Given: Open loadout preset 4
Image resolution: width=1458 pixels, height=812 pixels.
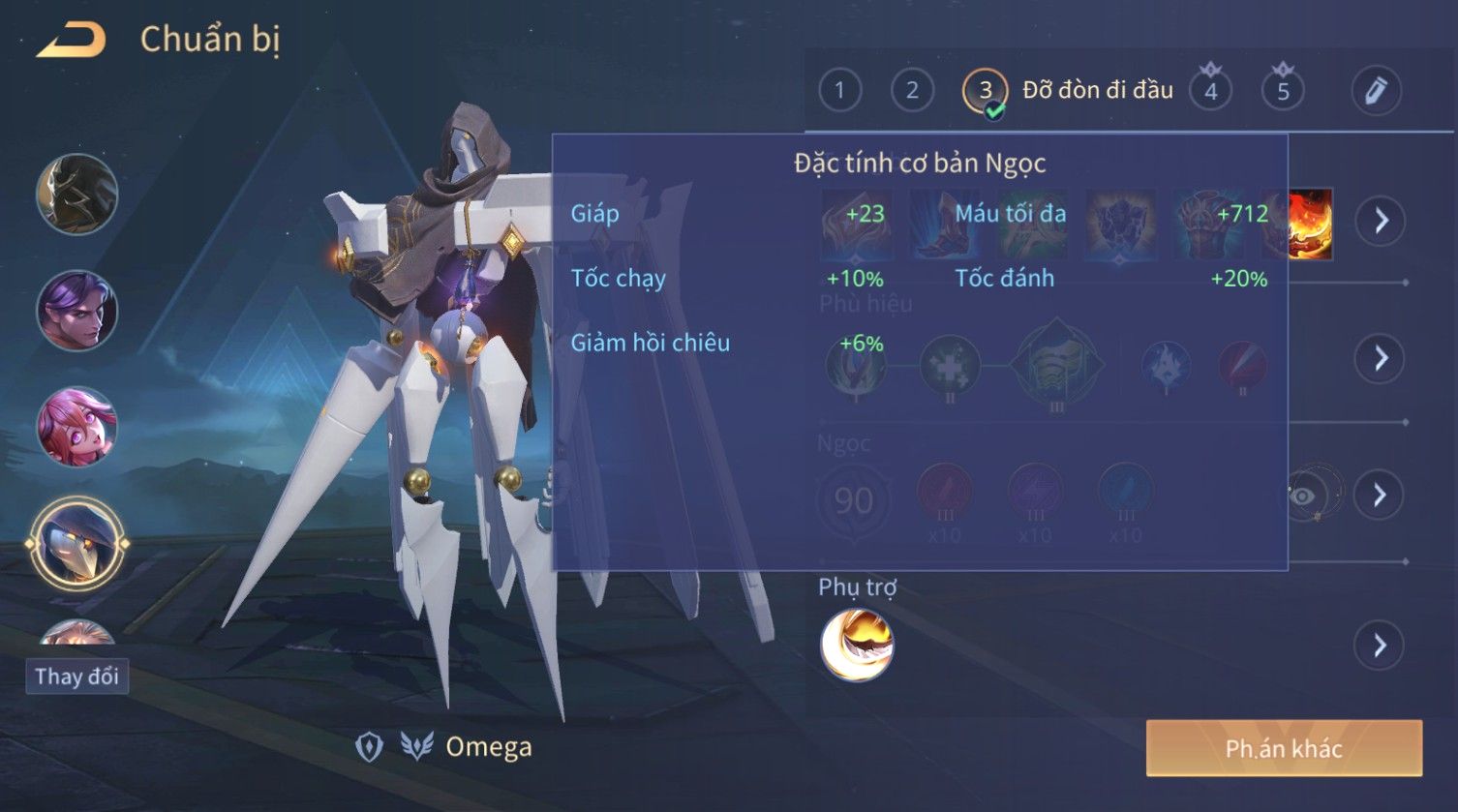Looking at the screenshot, I should (x=1210, y=91).
